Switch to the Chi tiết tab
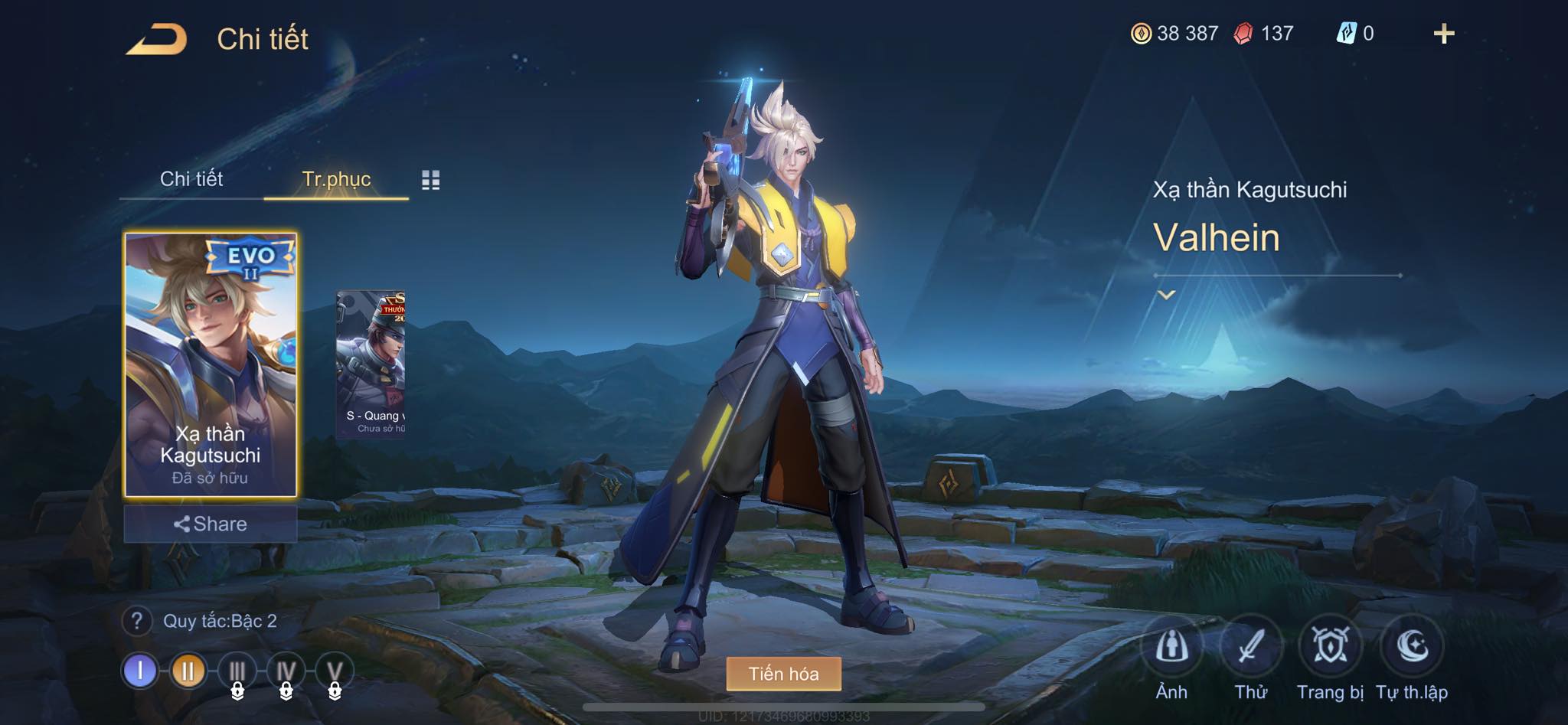The image size is (1568, 725). point(191,179)
